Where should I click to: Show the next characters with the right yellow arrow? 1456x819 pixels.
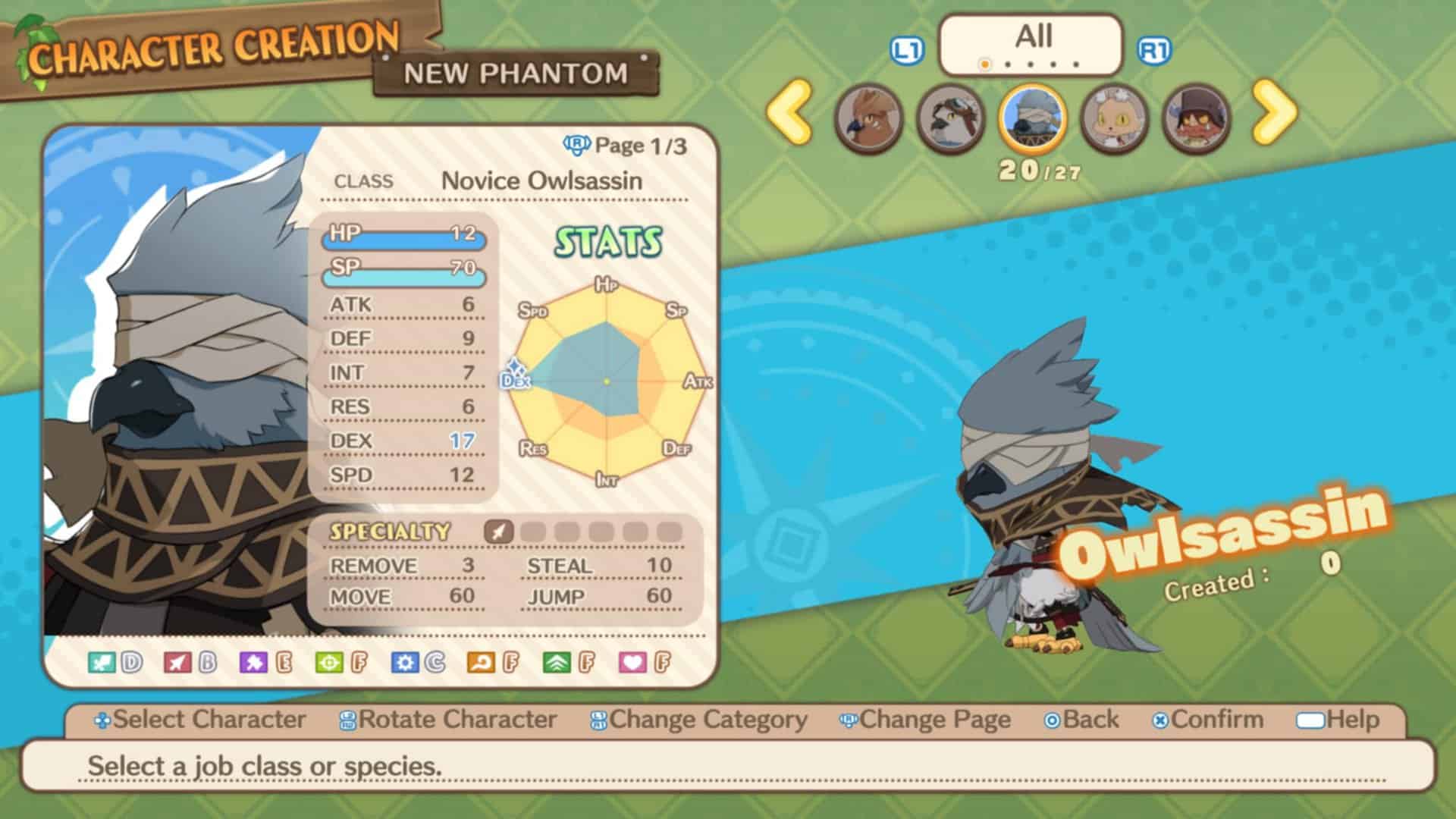click(x=1275, y=112)
